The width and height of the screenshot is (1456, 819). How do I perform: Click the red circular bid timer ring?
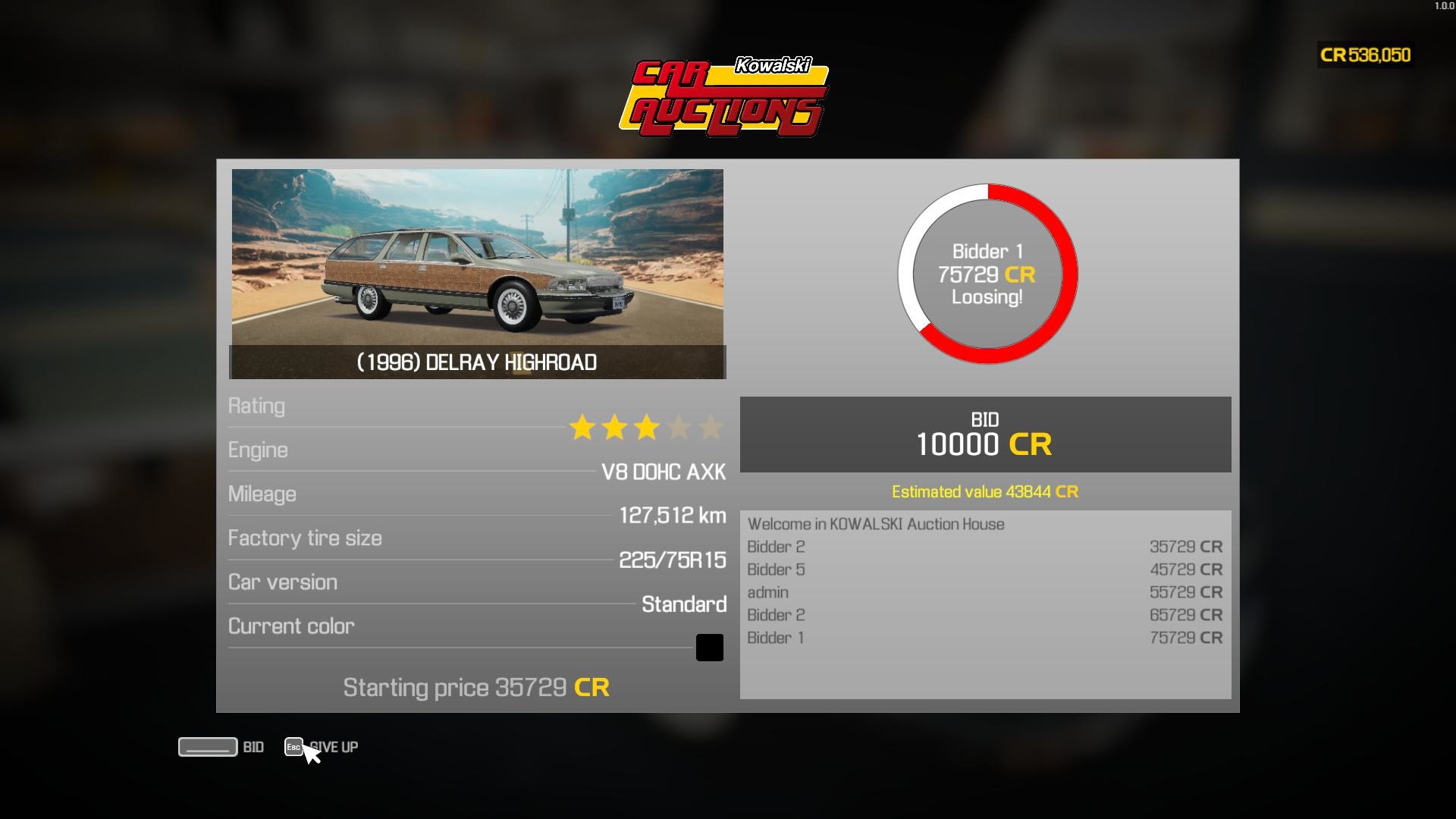(x=987, y=191)
